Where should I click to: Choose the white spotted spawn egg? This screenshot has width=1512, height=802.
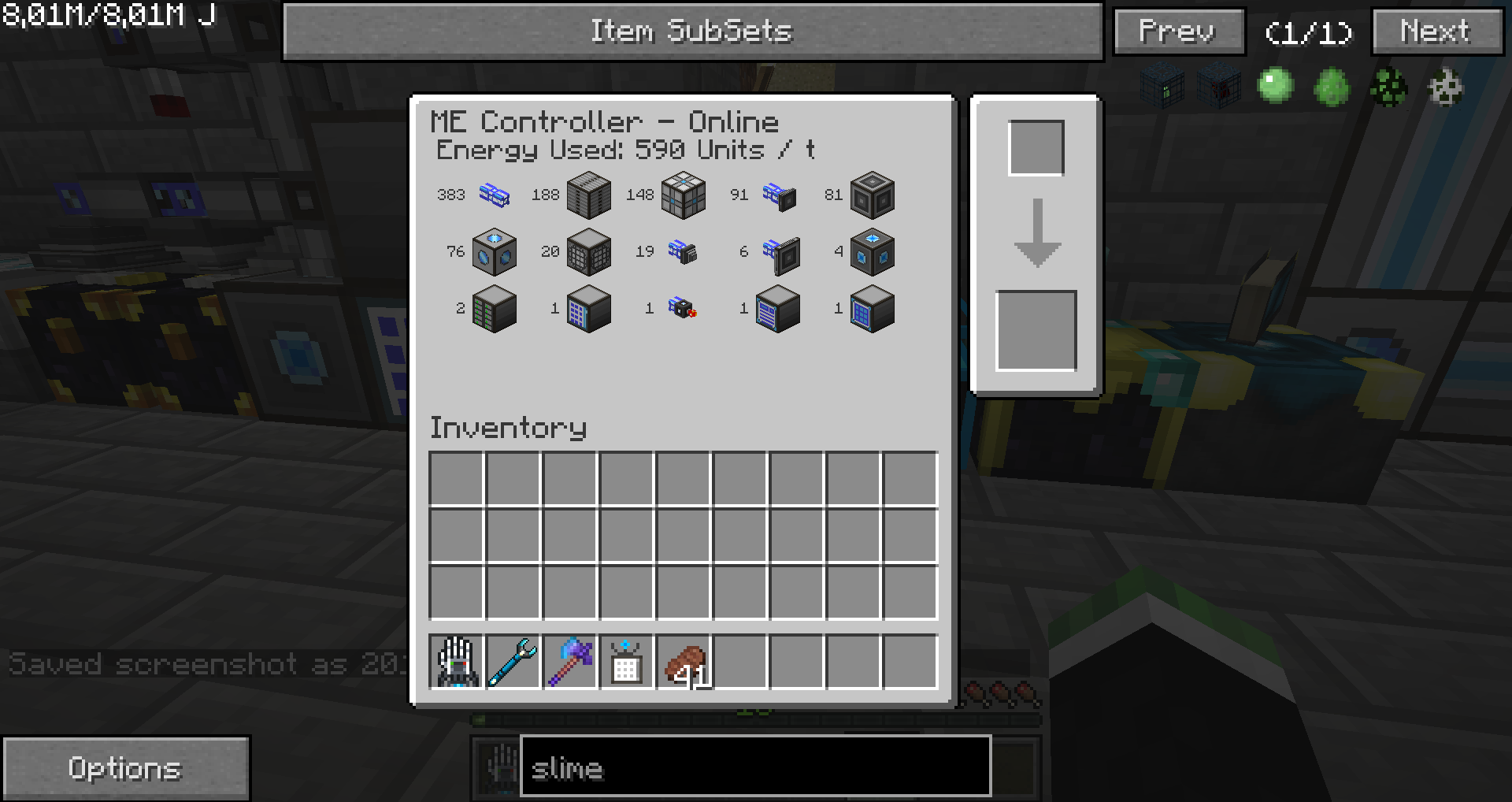pos(1445,87)
